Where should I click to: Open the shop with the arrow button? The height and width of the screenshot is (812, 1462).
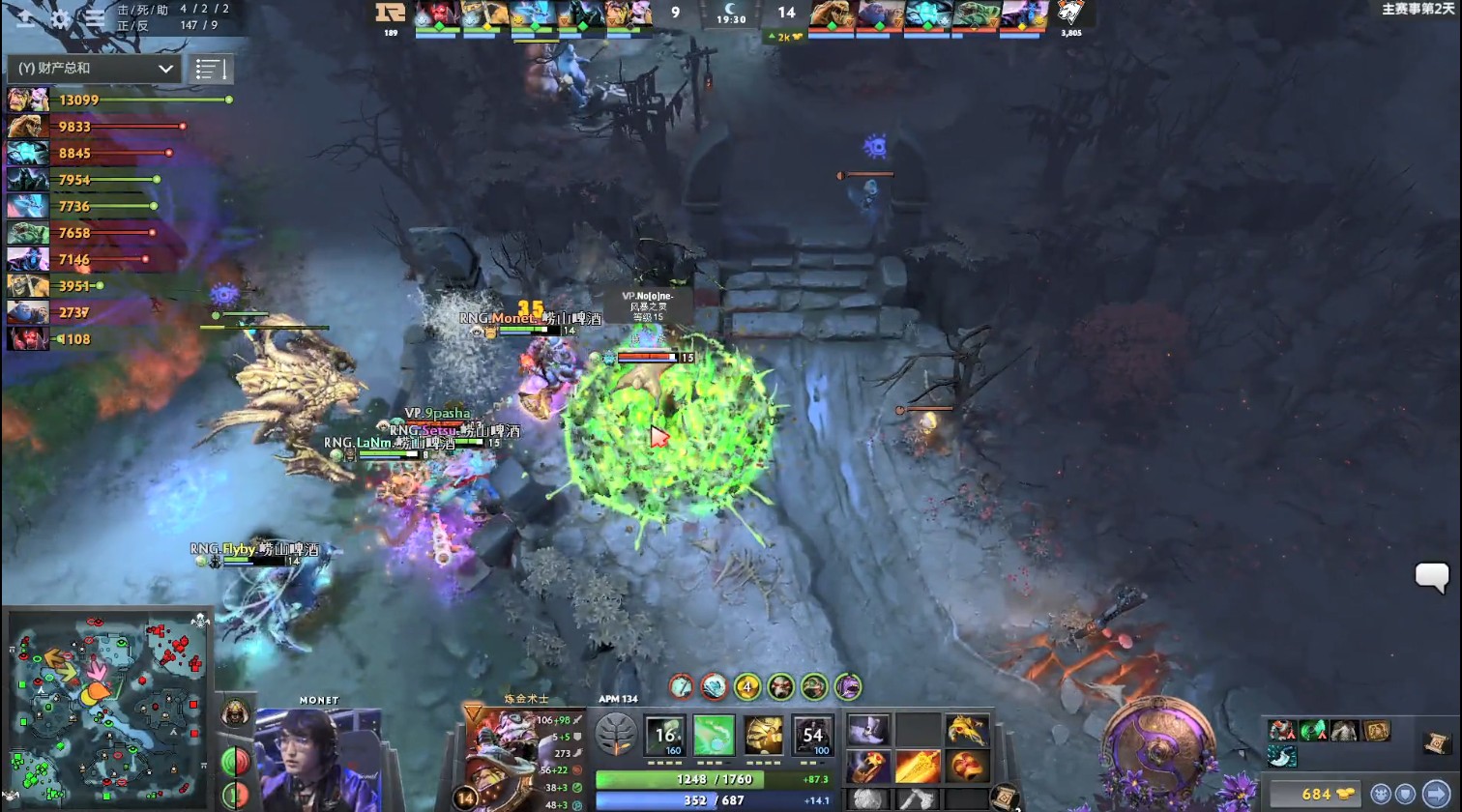[x=1435, y=792]
